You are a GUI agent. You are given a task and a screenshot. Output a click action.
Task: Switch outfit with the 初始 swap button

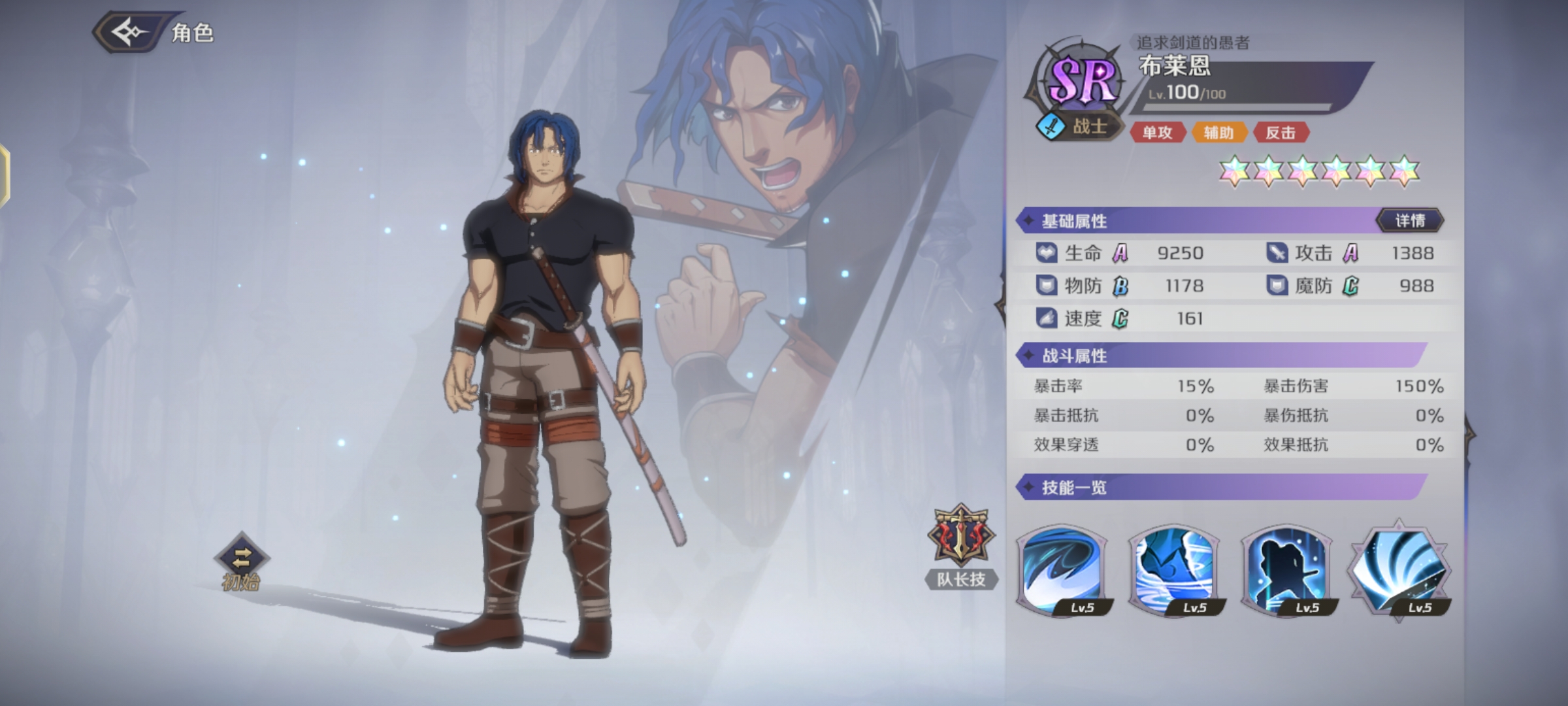[x=241, y=560]
